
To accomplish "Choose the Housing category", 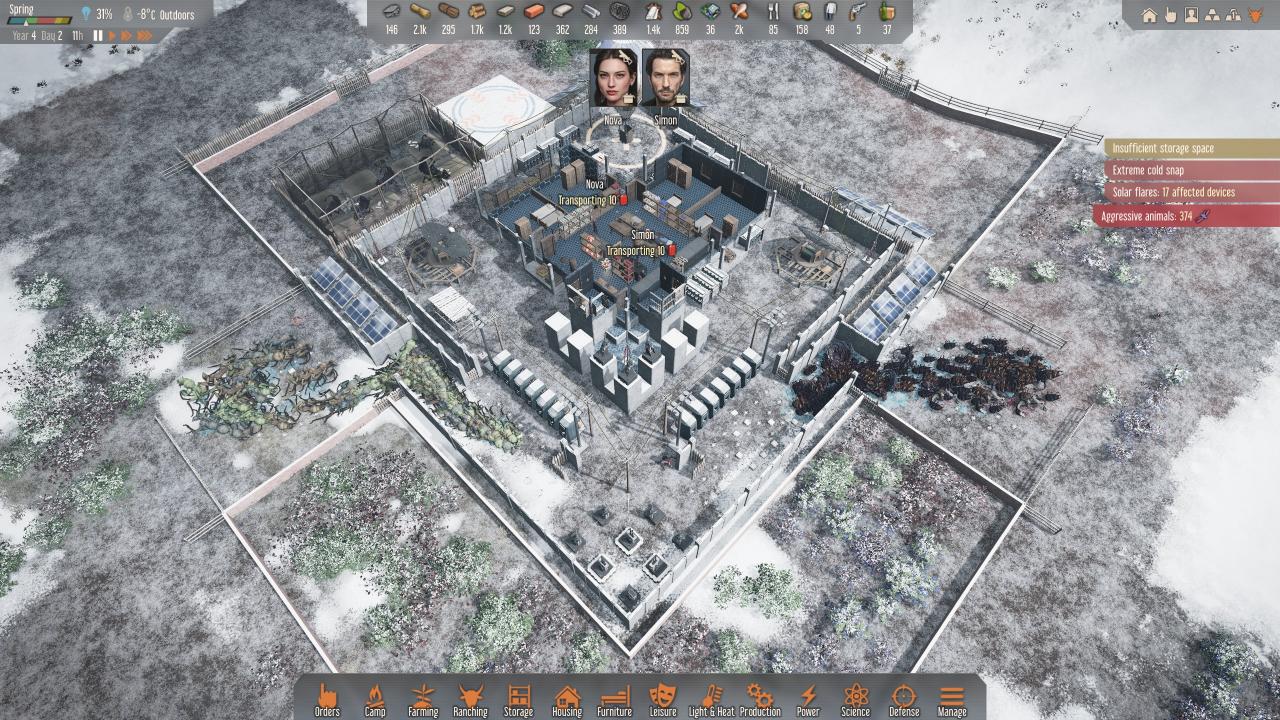I will coord(567,699).
